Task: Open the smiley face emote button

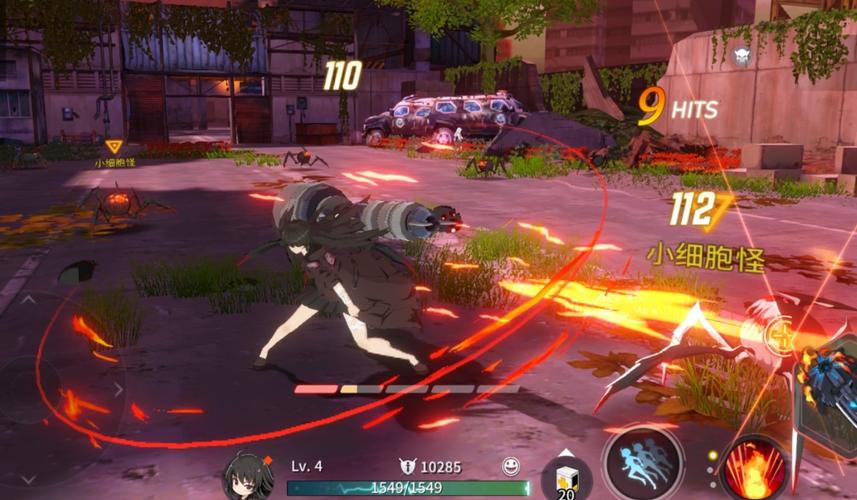Action: pyautogui.click(x=511, y=466)
